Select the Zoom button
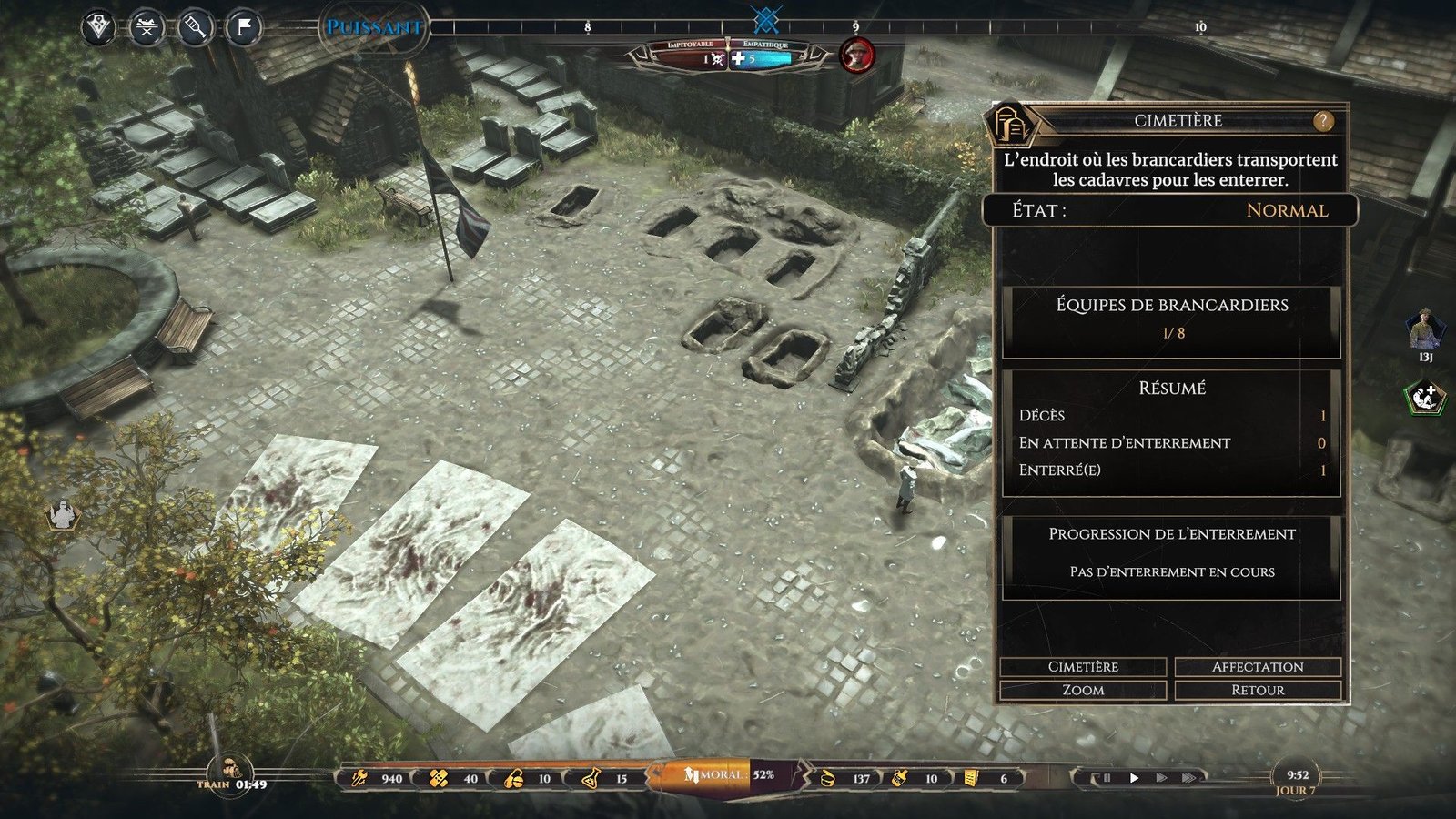1456x819 pixels. pos(1083,691)
